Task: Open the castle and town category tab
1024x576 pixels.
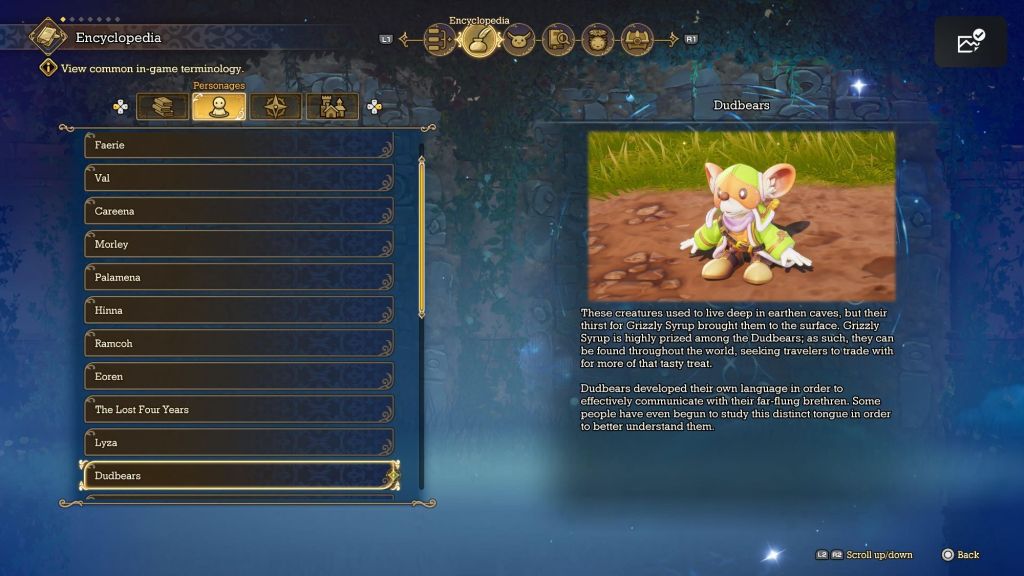Action: 332,107
